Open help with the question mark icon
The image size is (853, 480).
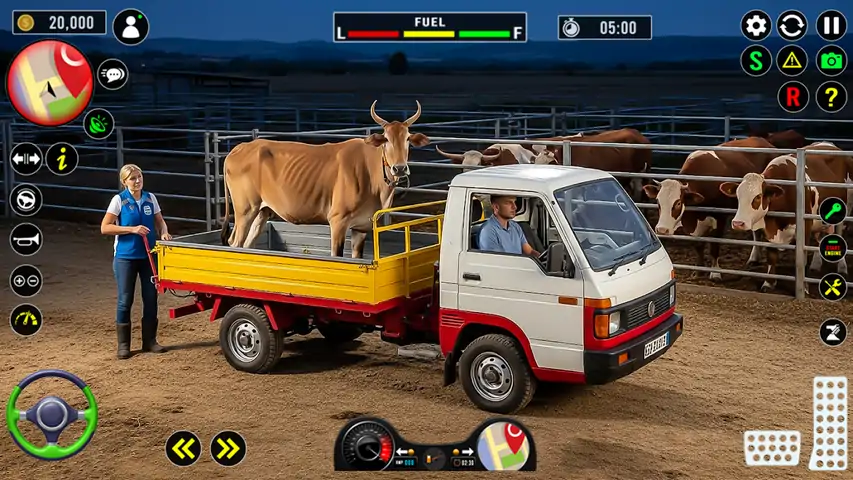831,97
